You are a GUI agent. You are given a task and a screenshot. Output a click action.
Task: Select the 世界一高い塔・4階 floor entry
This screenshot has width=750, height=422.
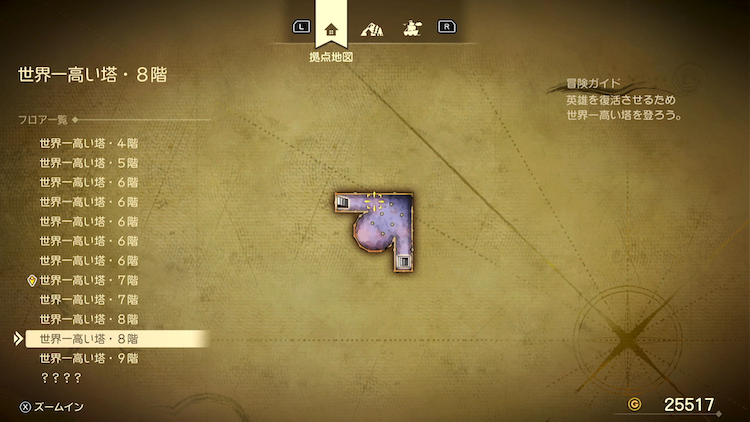[x=88, y=143]
